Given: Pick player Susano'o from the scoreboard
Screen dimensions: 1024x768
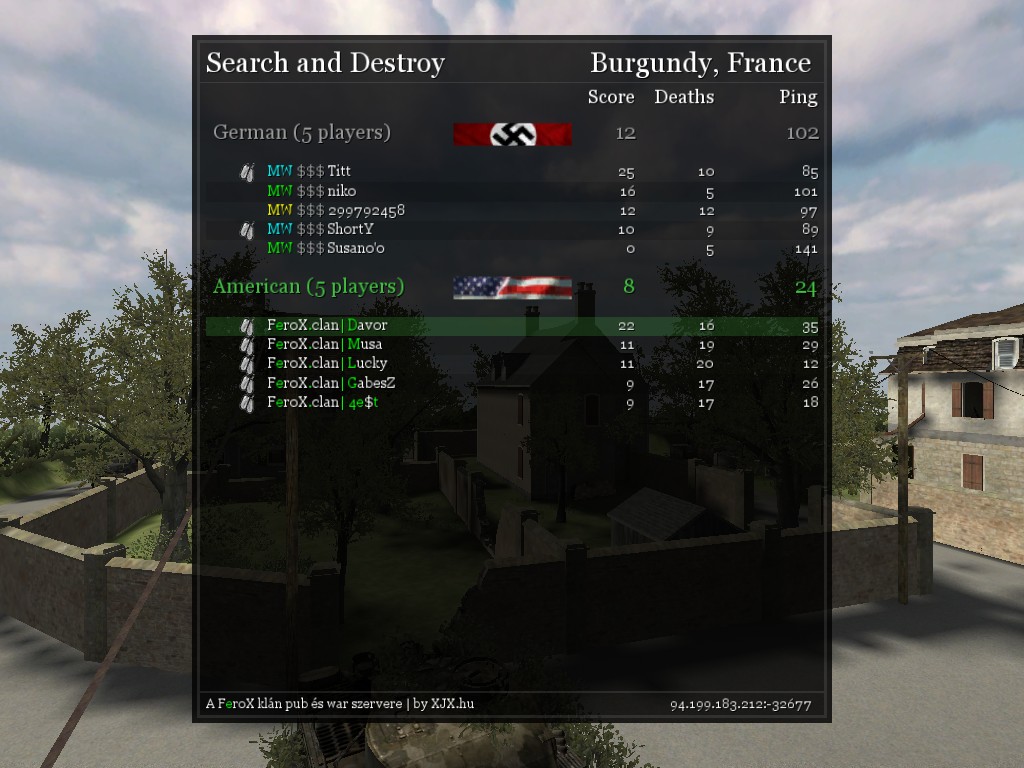Looking at the screenshot, I should point(325,249).
